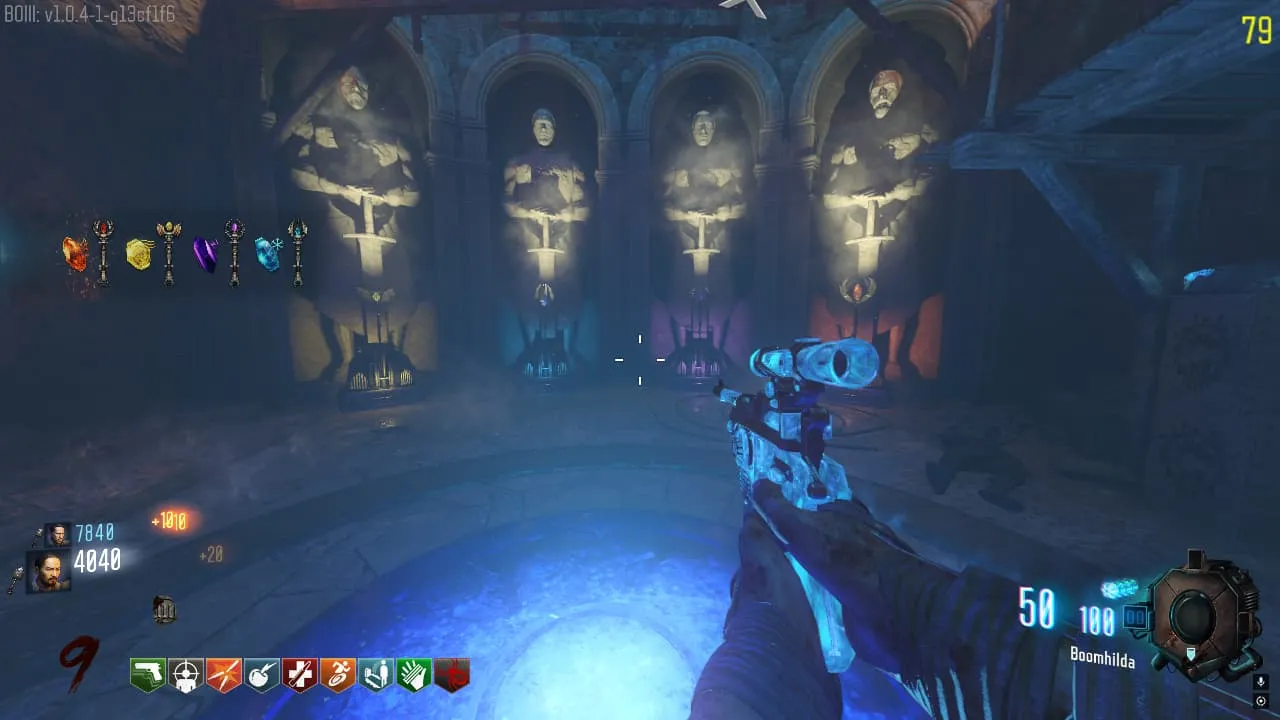Select the fire staff icon

103,252
